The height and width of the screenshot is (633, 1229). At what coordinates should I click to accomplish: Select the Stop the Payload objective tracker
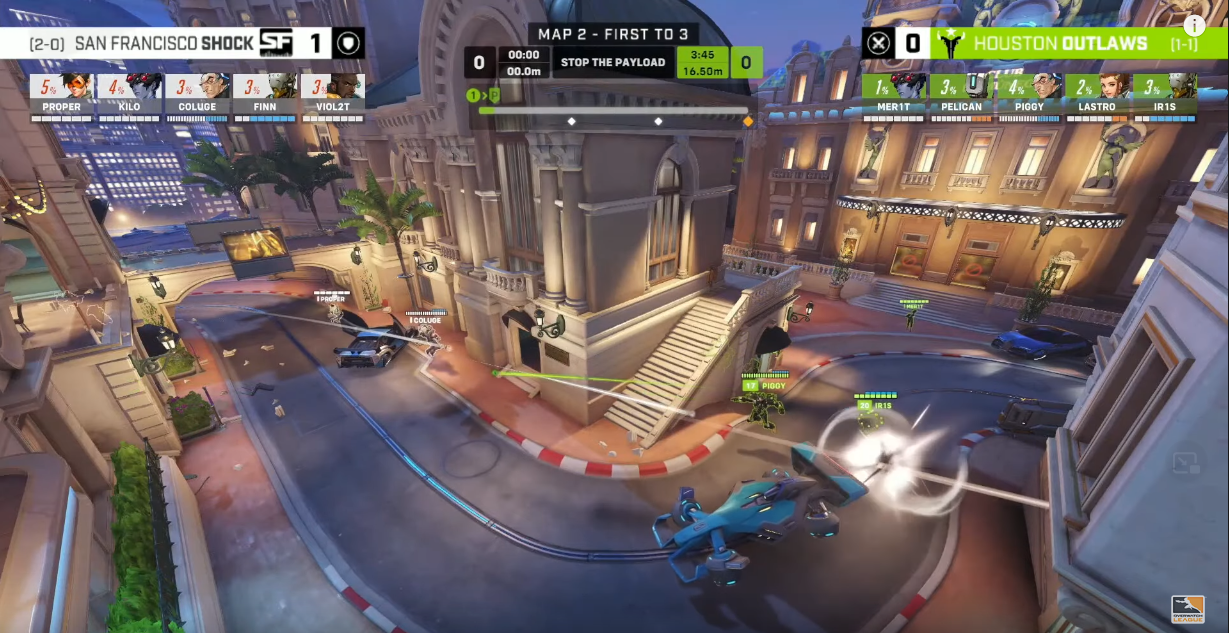click(x=612, y=62)
